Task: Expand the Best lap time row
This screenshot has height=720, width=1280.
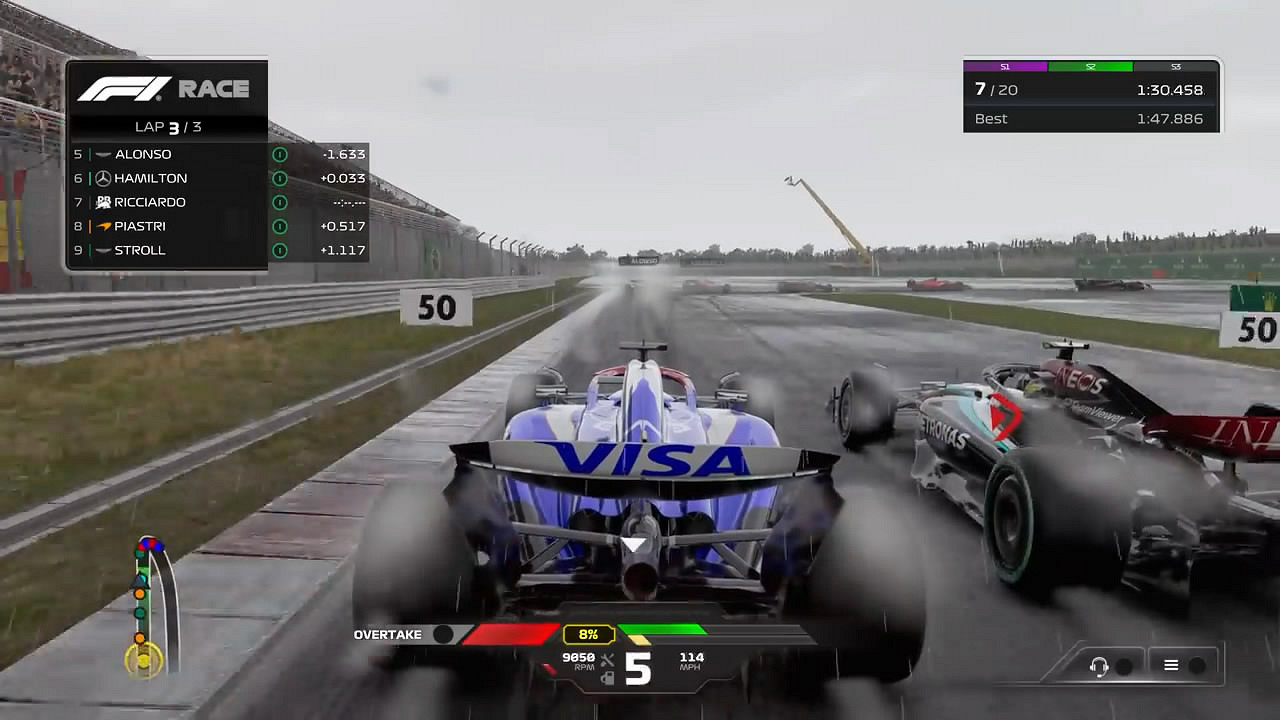Action: pos(1090,119)
